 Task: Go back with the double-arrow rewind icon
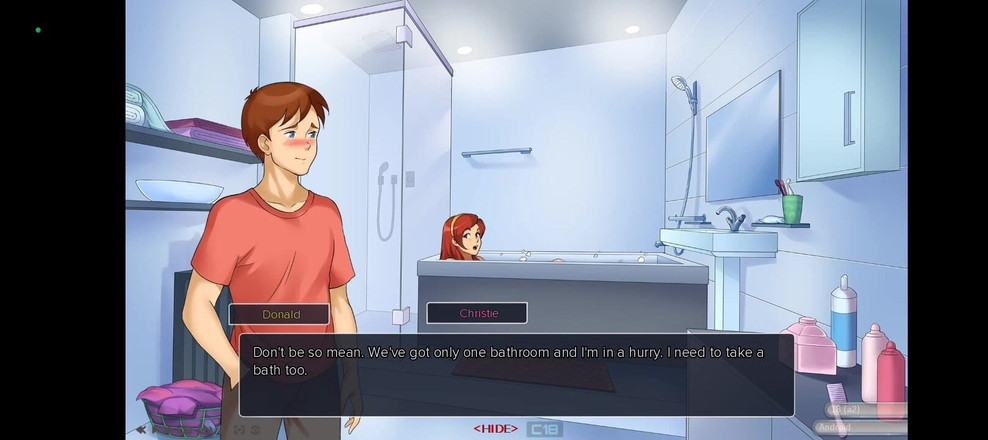pyautogui.click(x=141, y=430)
